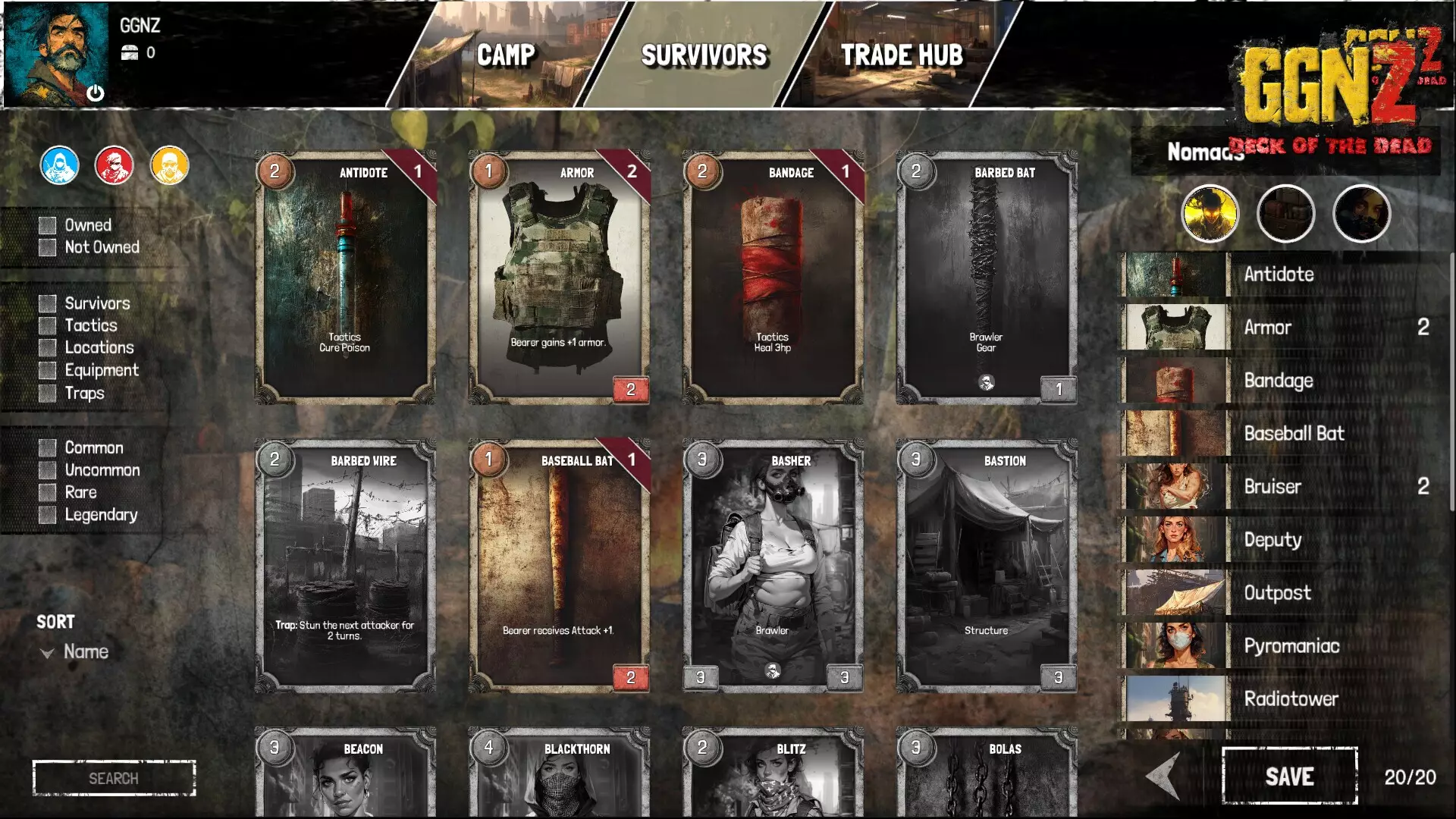1456x819 pixels.
Task: Open the Sort by Name dropdown
Action: click(76, 651)
